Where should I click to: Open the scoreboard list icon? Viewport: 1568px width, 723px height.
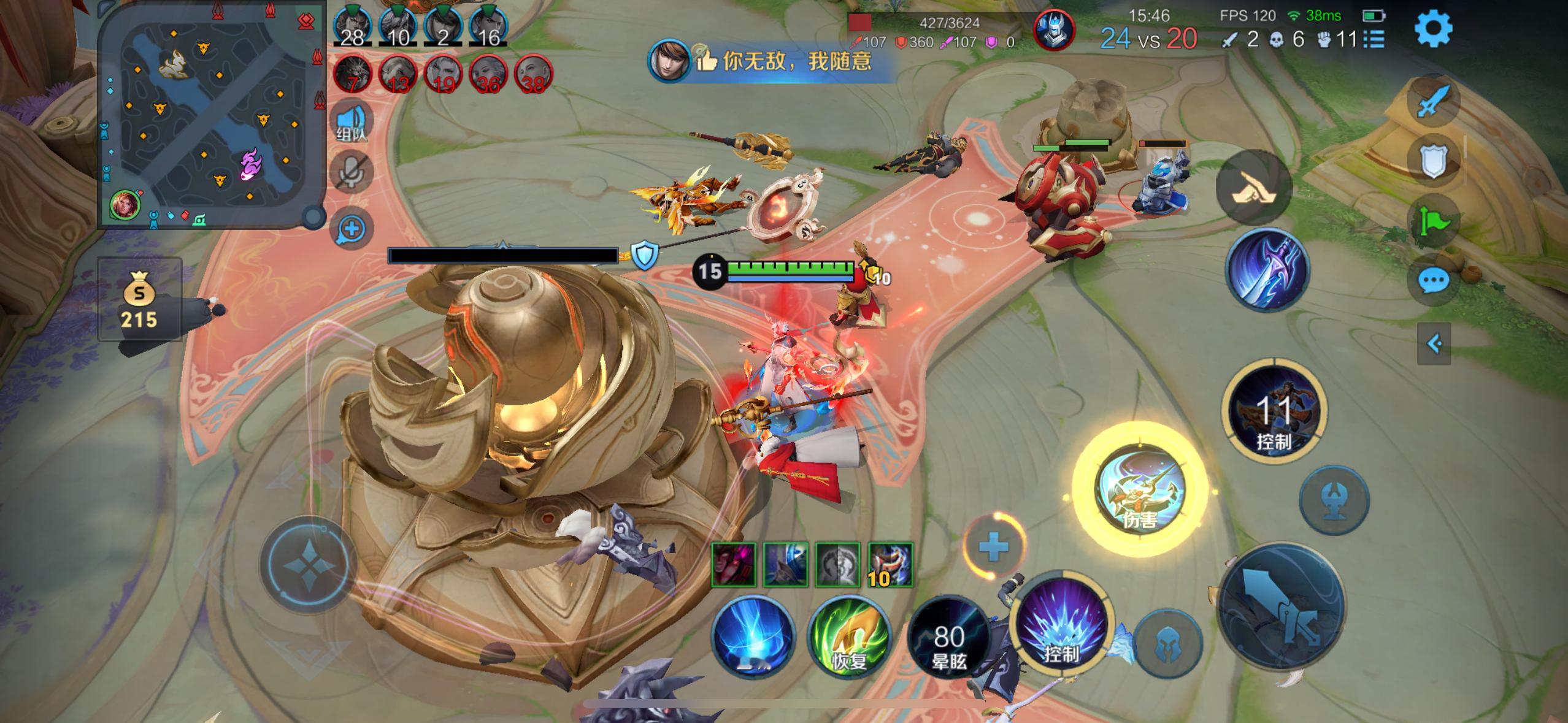pyautogui.click(x=1374, y=39)
